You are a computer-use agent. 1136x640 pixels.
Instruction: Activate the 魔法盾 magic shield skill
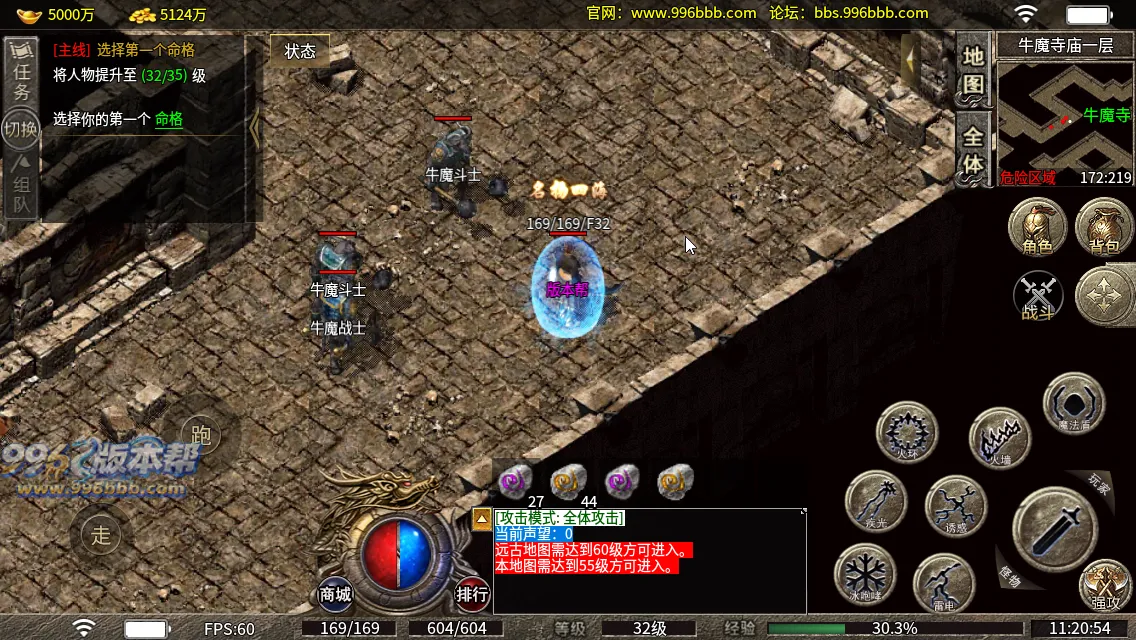click(x=1074, y=402)
